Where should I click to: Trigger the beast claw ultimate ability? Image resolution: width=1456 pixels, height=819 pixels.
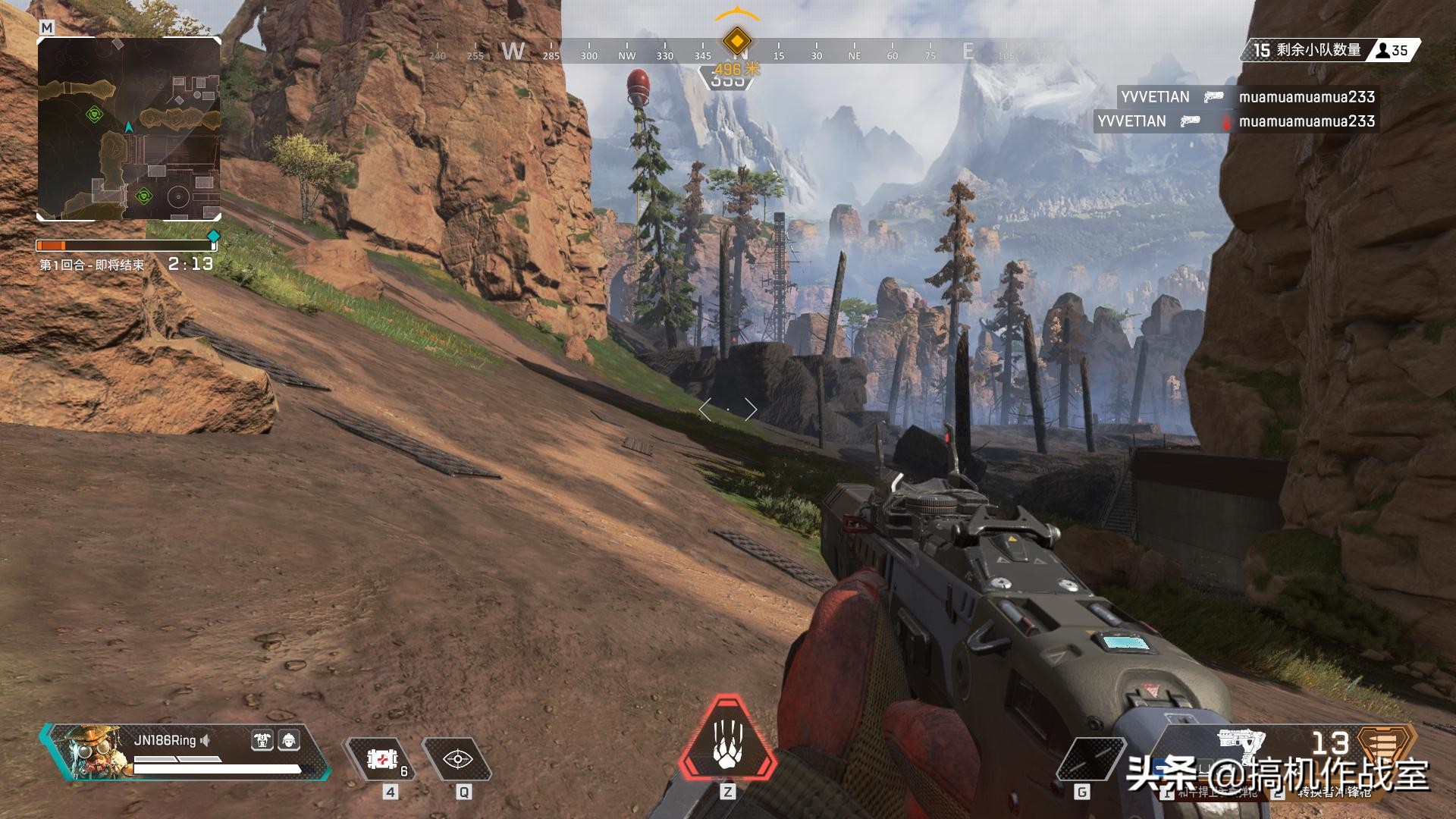point(727,739)
